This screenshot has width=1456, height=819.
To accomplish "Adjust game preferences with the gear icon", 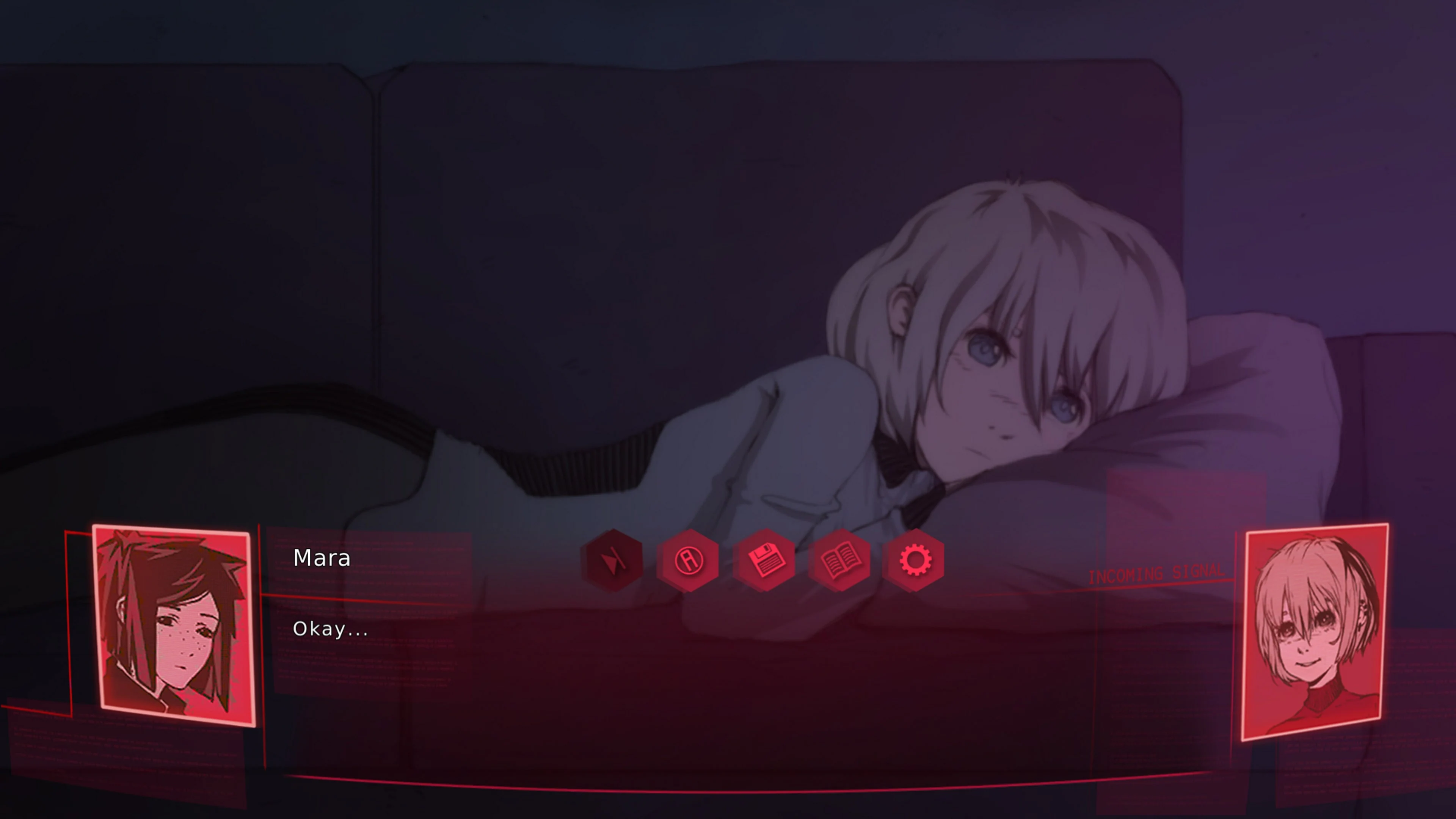I will (916, 560).
